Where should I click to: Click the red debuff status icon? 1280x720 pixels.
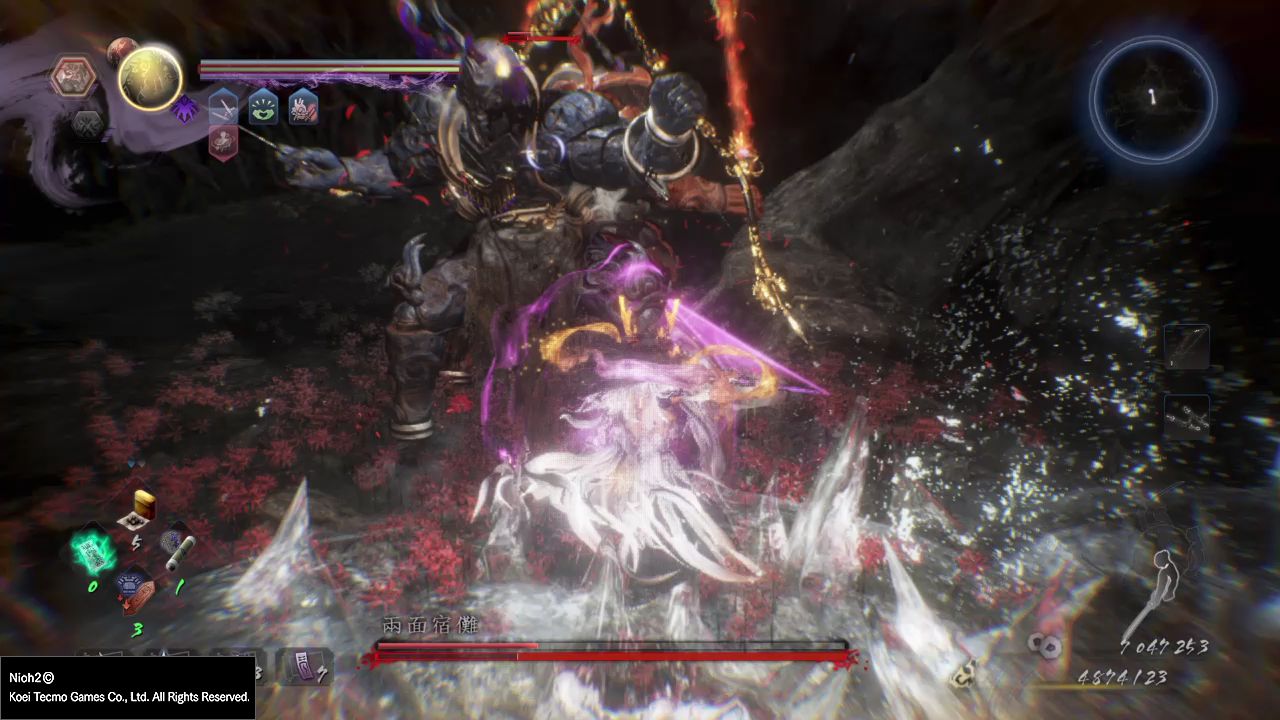[223, 142]
